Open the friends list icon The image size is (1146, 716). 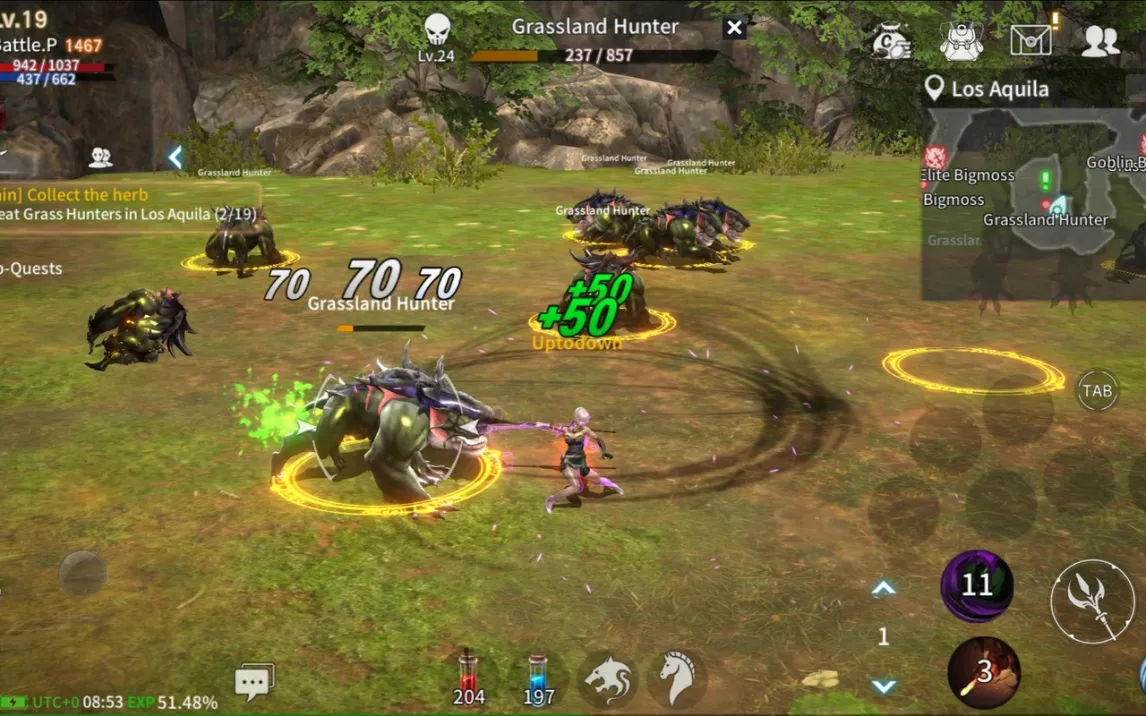click(x=1100, y=41)
